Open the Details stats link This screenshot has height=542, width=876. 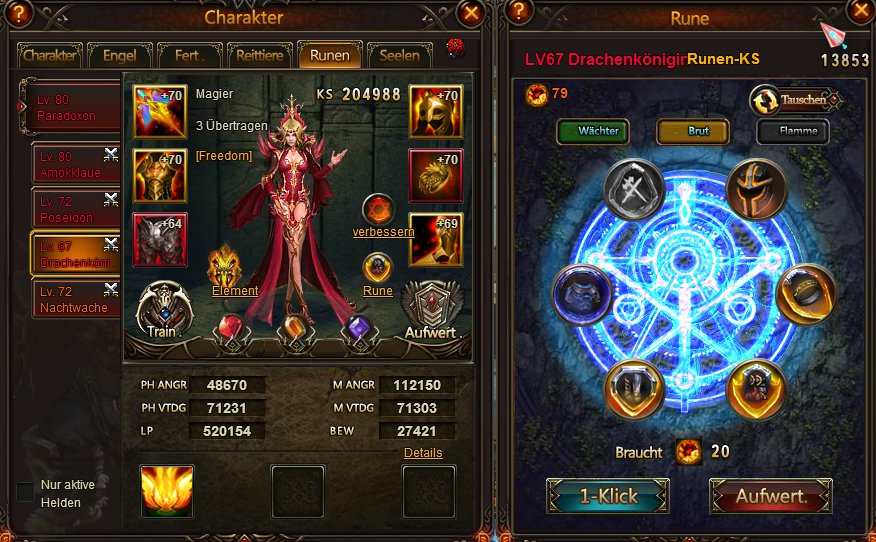423,453
